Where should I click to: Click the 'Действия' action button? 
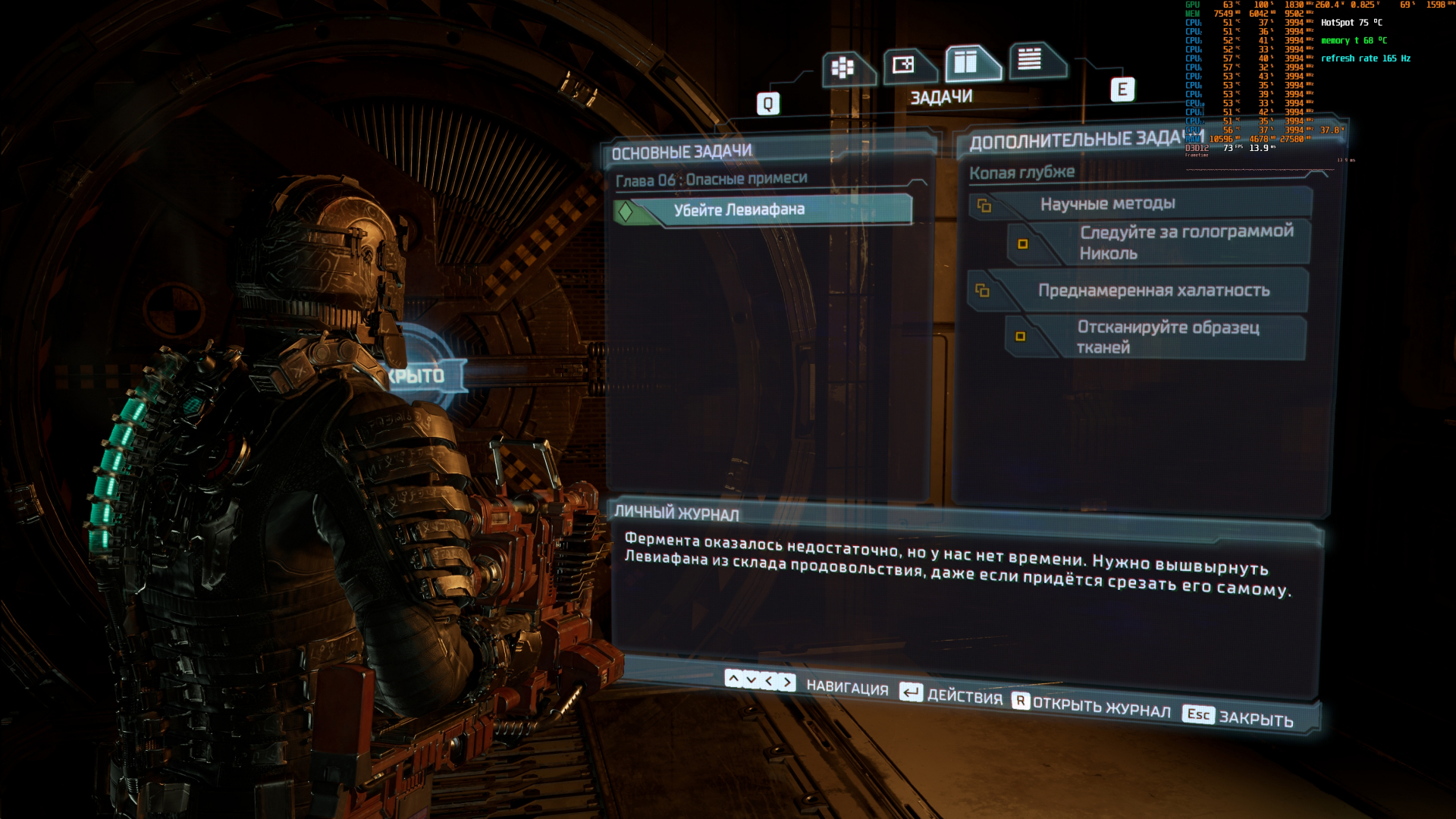pos(952,695)
